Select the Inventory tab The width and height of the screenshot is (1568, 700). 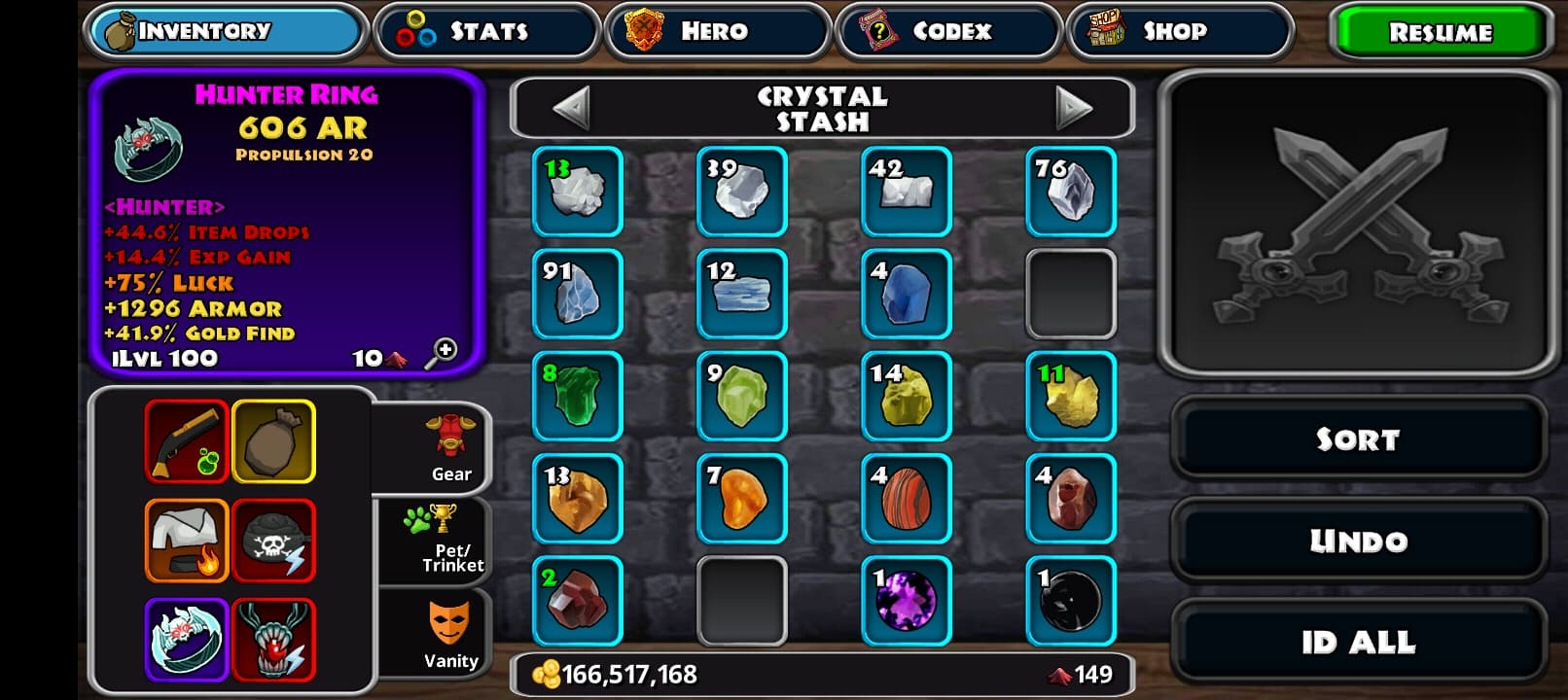coord(226,31)
